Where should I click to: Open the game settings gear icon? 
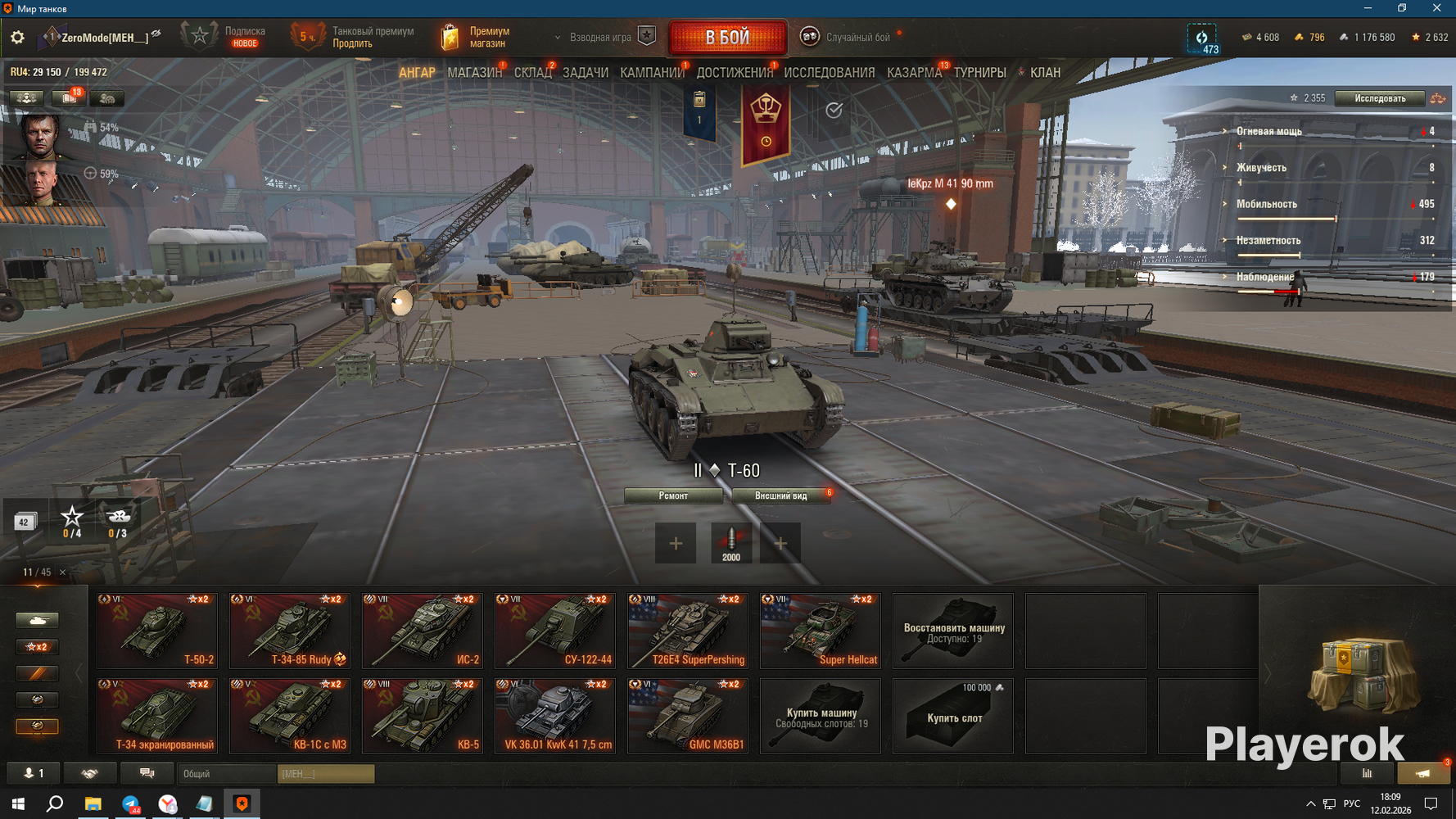[x=17, y=38]
